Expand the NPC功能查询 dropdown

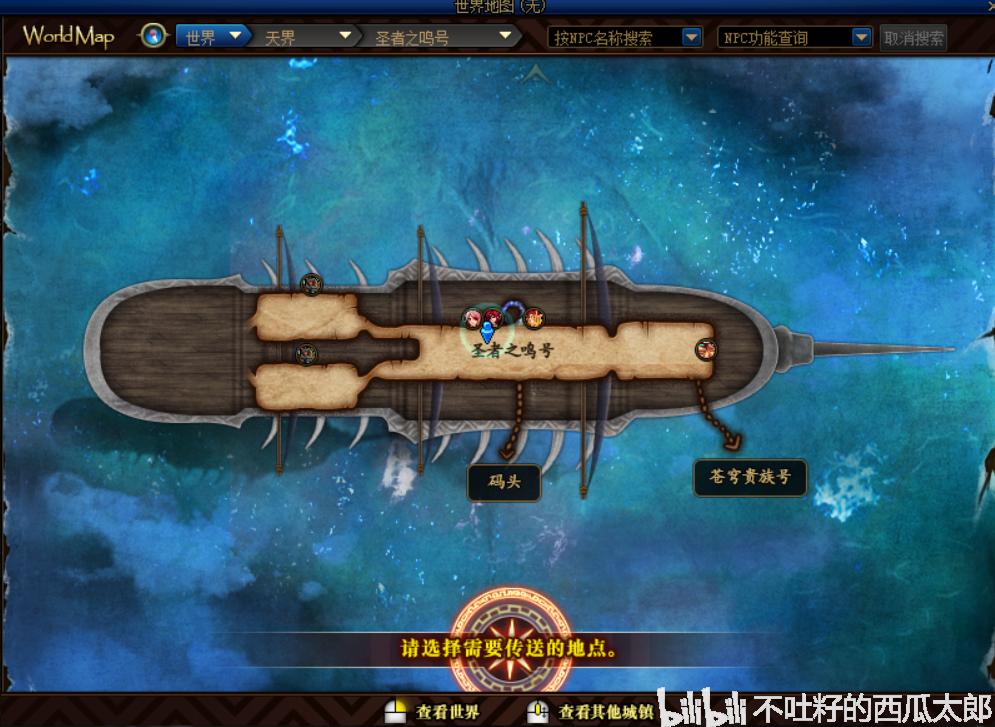tap(794, 38)
